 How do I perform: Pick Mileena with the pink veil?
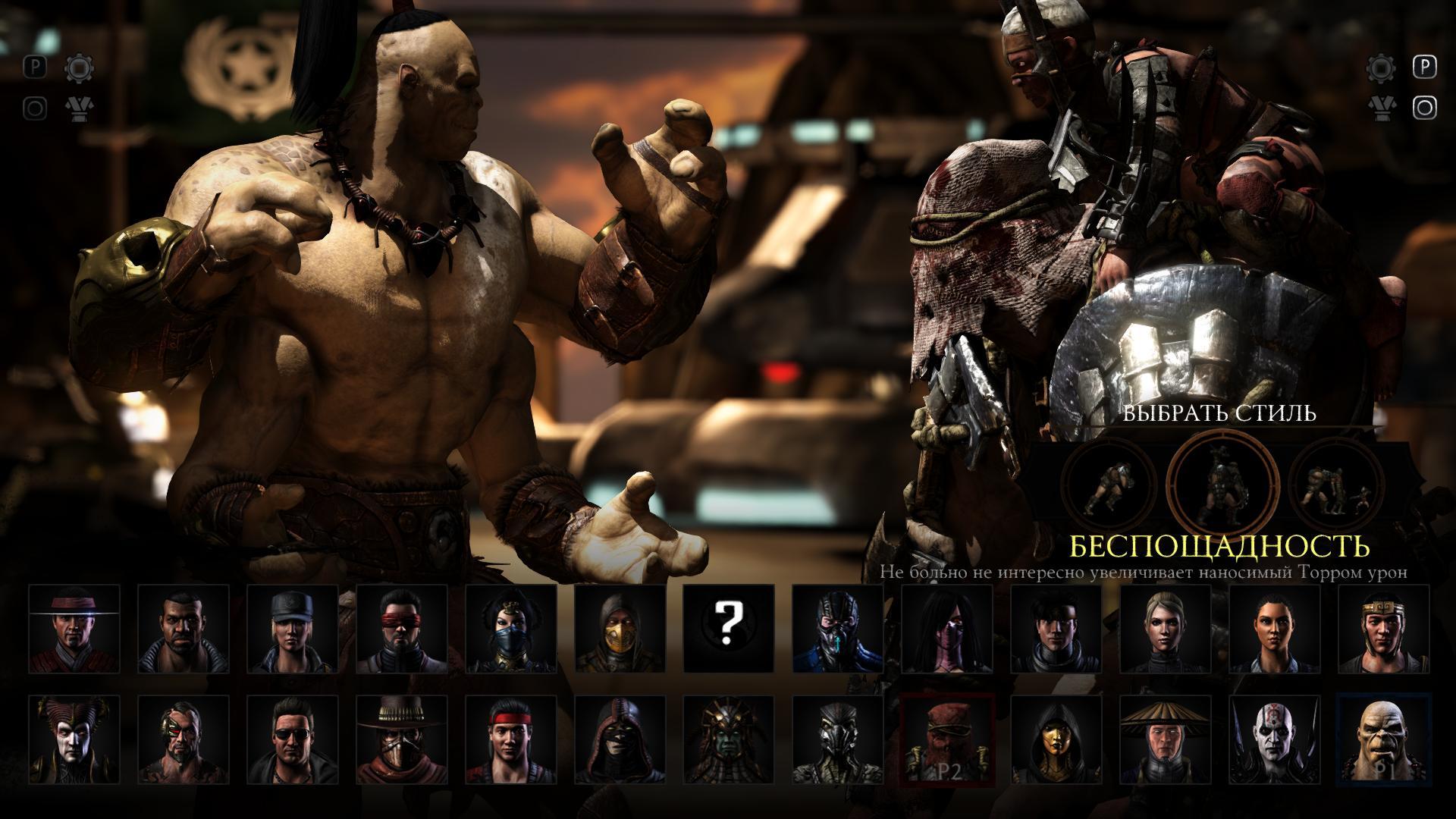(x=948, y=629)
